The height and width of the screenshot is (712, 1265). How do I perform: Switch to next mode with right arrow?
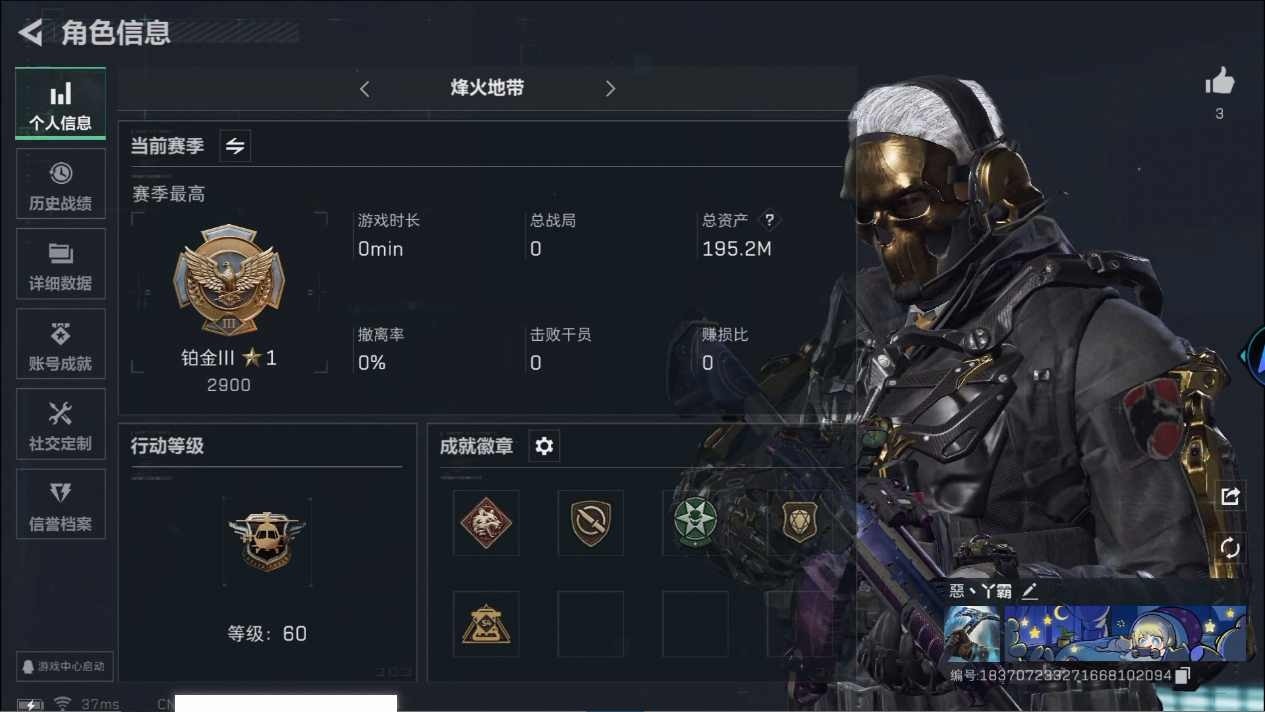(x=610, y=89)
